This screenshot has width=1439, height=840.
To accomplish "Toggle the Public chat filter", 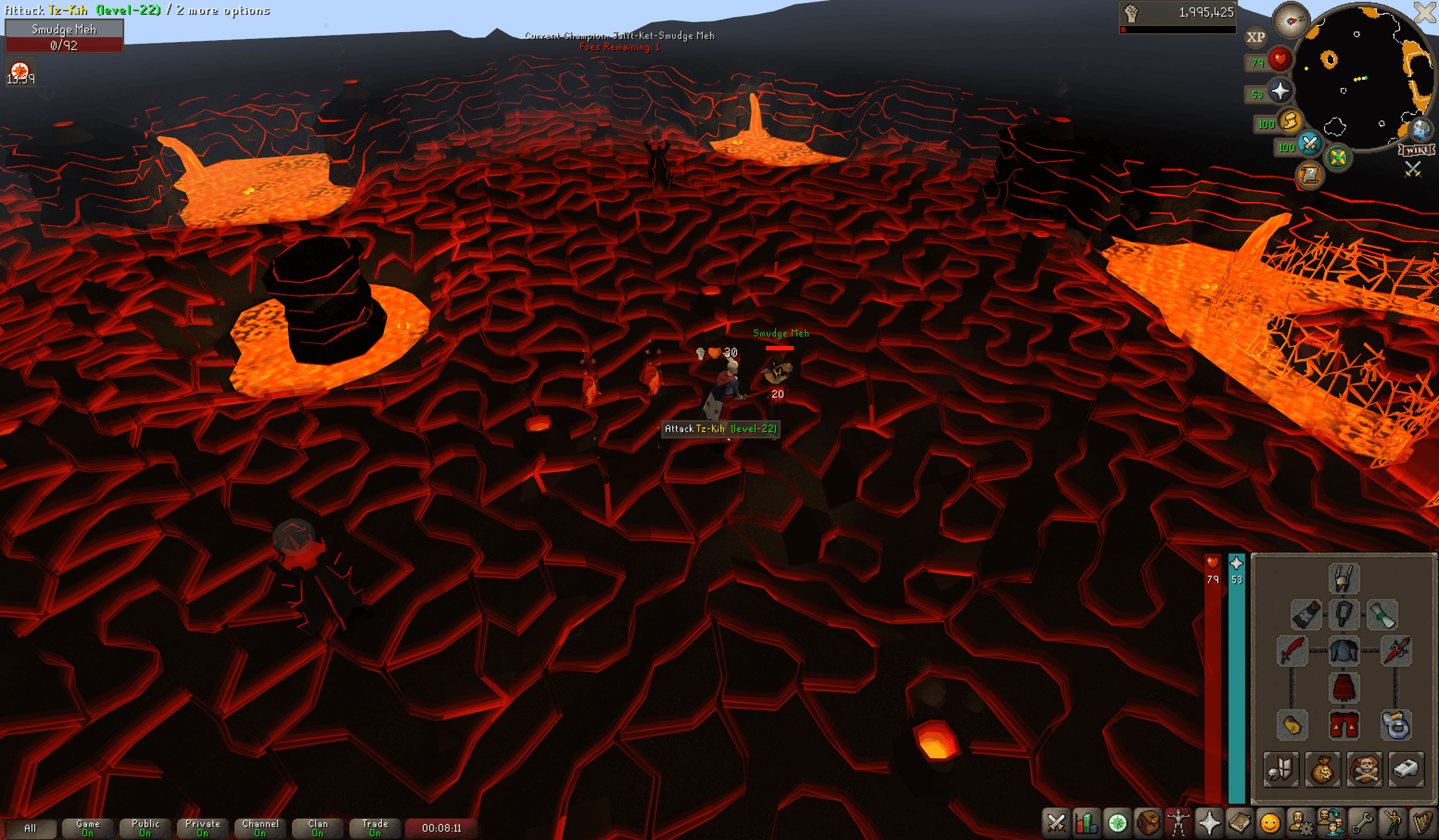I will pyautogui.click(x=145, y=828).
